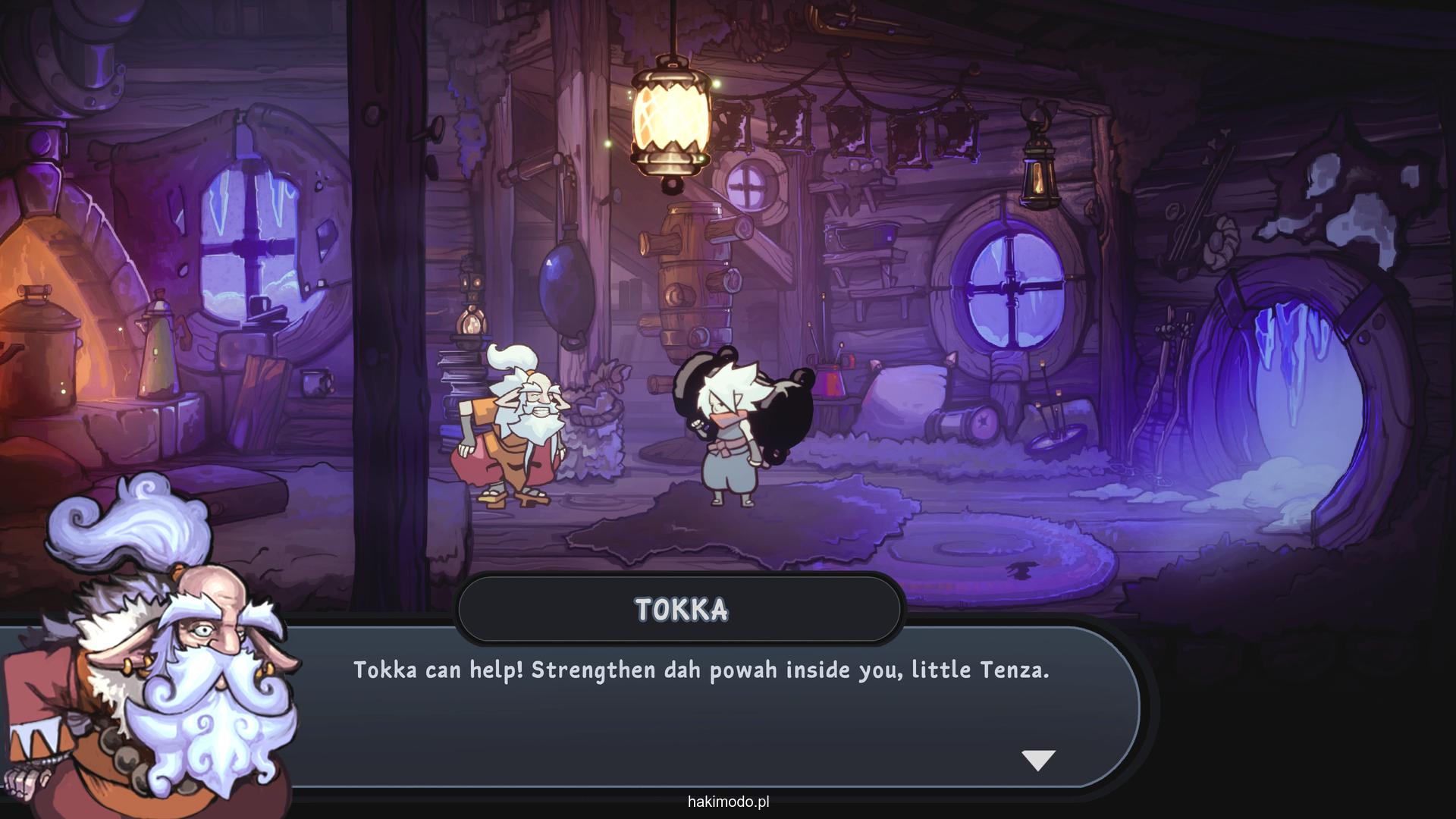Advance dialogue with the white down arrow
1456x819 pixels.
(1038, 759)
